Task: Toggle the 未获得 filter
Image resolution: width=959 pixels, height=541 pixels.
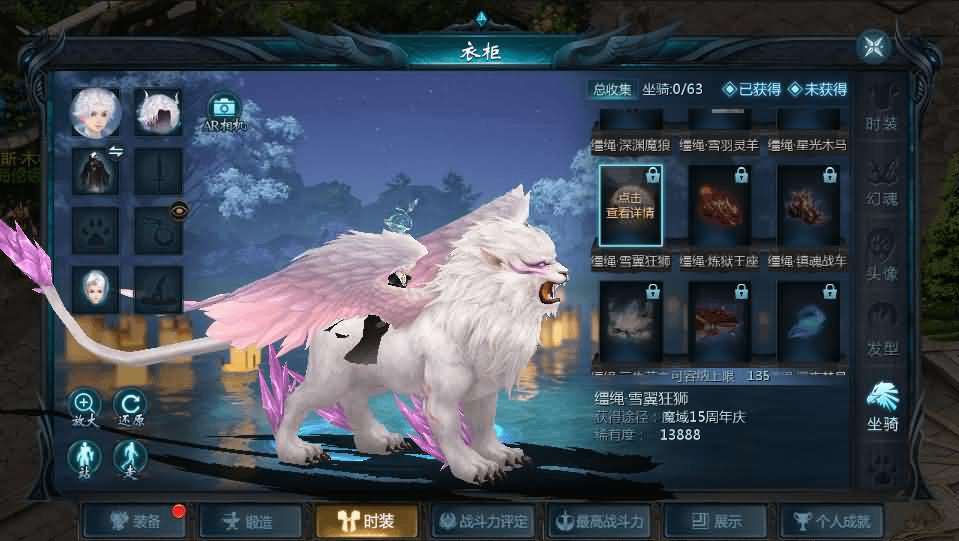Action: (817, 90)
